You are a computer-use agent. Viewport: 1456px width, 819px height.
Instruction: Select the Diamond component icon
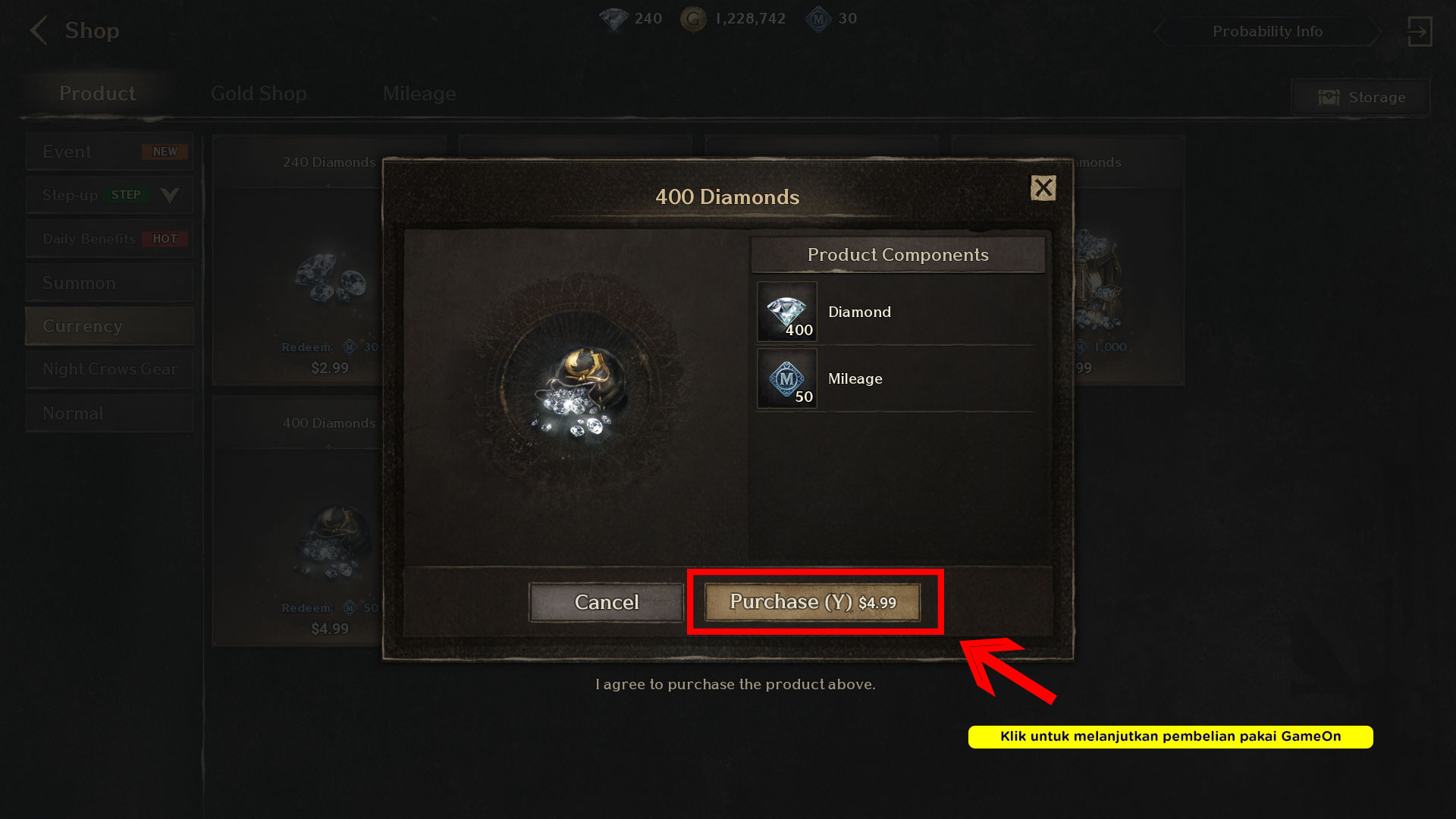point(787,312)
